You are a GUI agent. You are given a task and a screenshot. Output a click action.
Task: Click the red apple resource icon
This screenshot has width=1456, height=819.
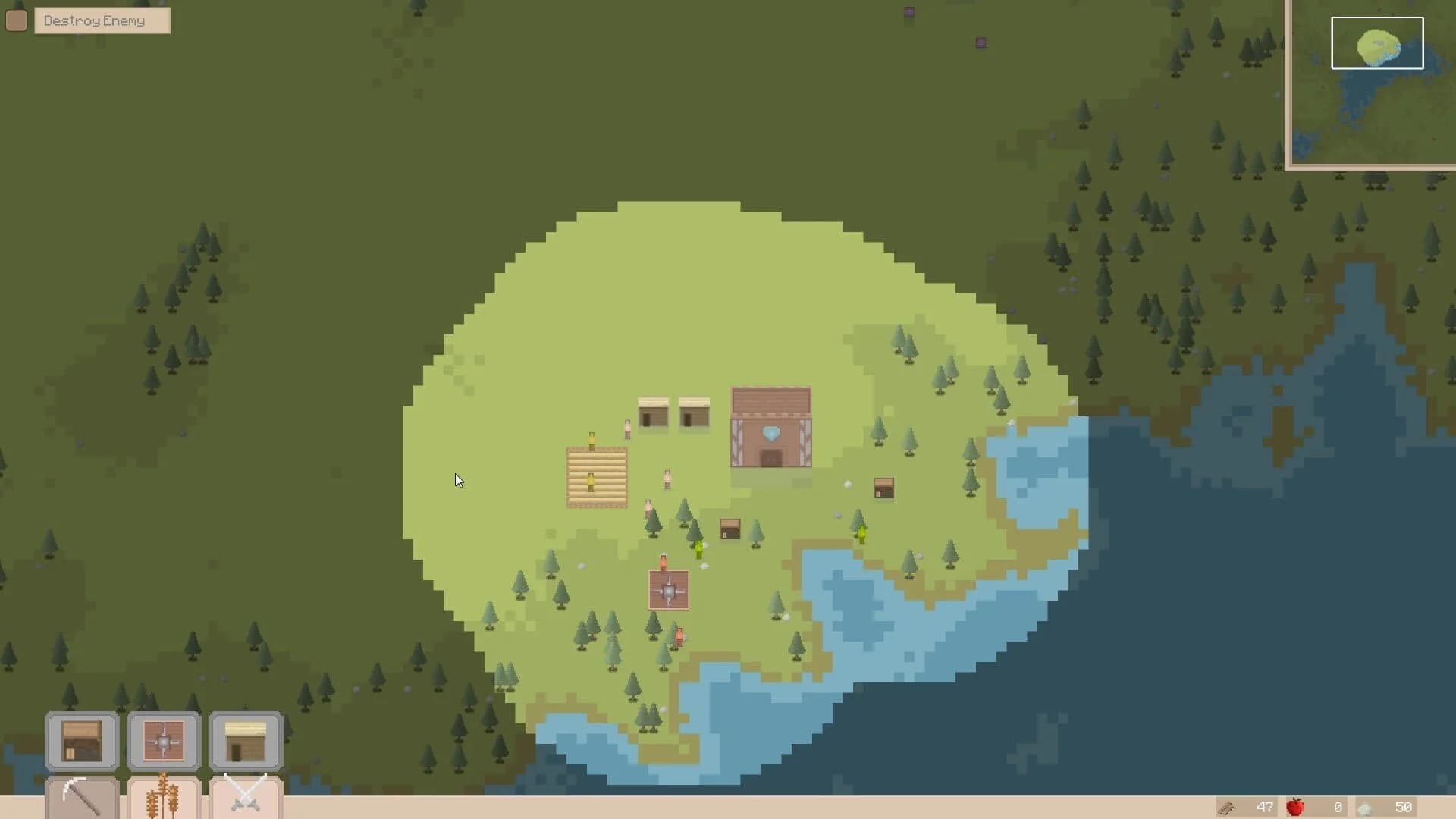1295,808
